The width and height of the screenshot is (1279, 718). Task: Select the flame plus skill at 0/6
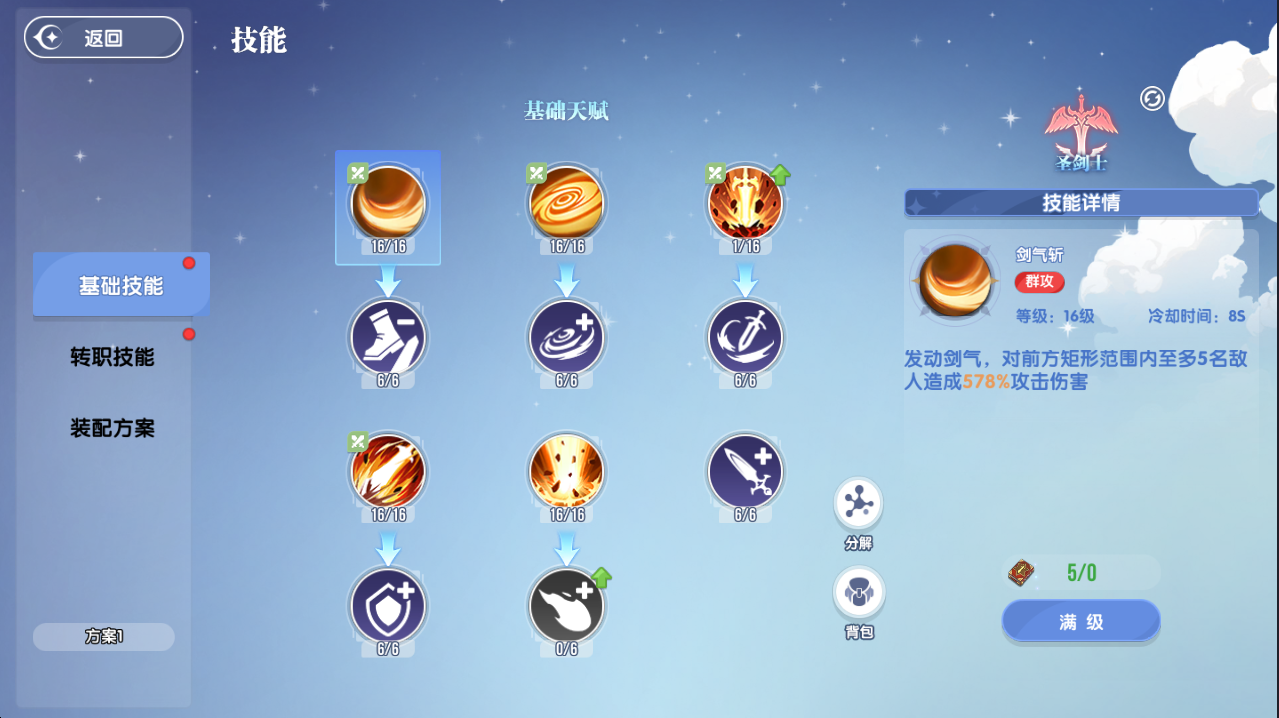coord(567,605)
